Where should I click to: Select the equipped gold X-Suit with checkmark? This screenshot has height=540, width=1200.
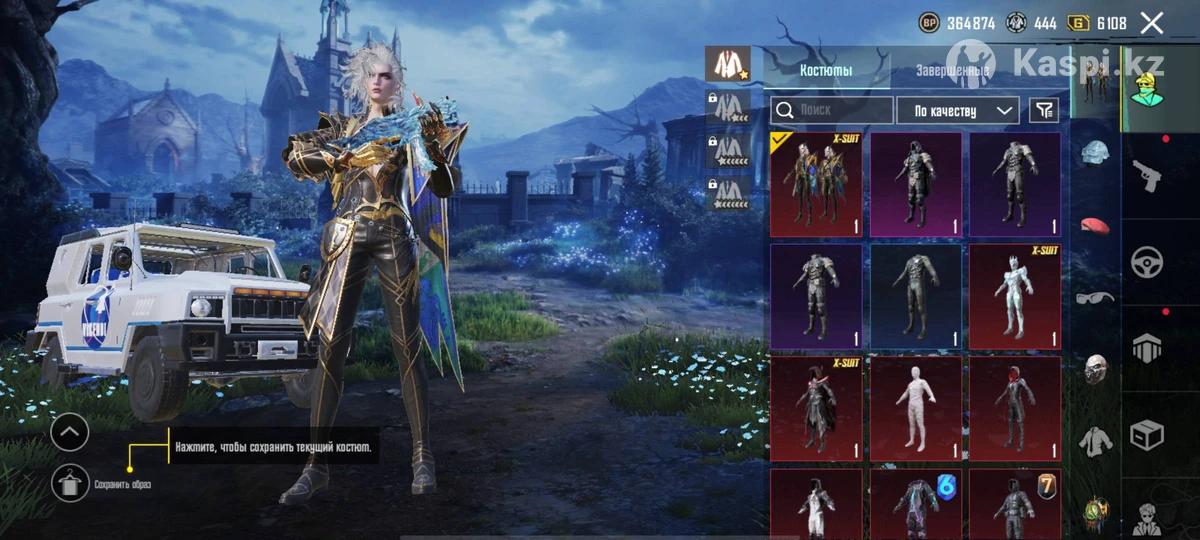tap(816, 185)
